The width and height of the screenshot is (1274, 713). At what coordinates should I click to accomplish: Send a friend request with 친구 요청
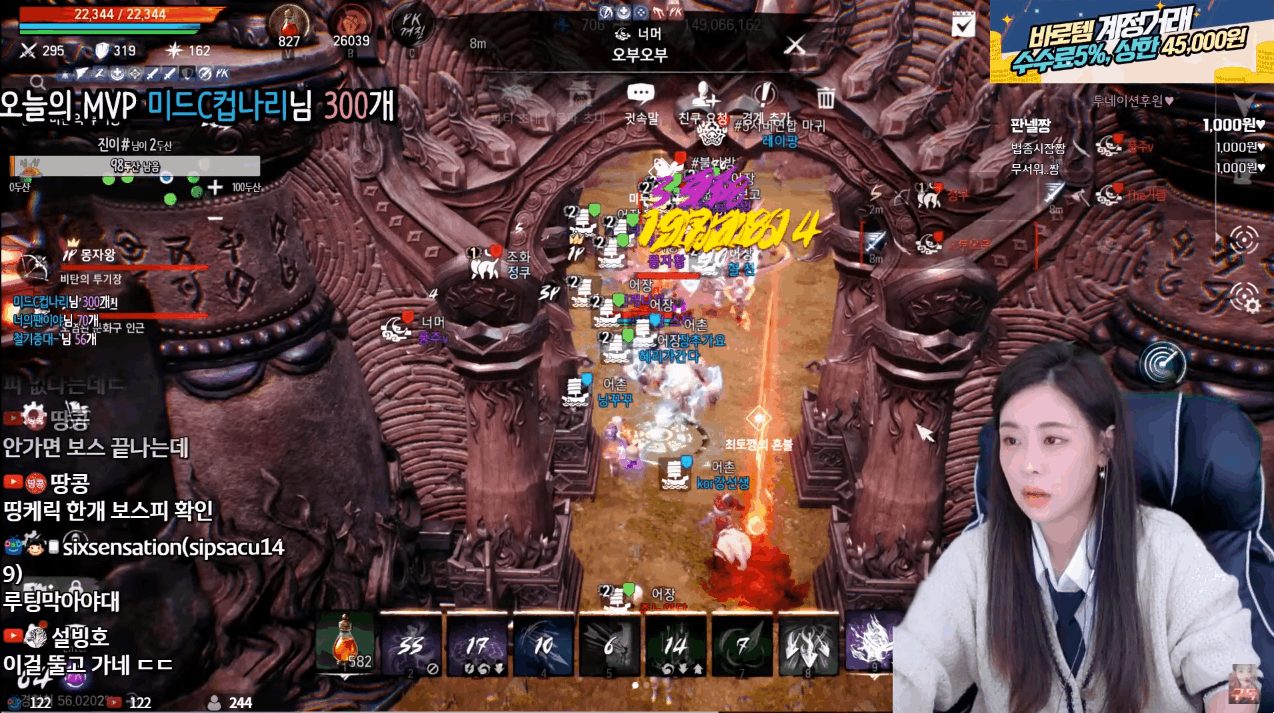click(704, 98)
